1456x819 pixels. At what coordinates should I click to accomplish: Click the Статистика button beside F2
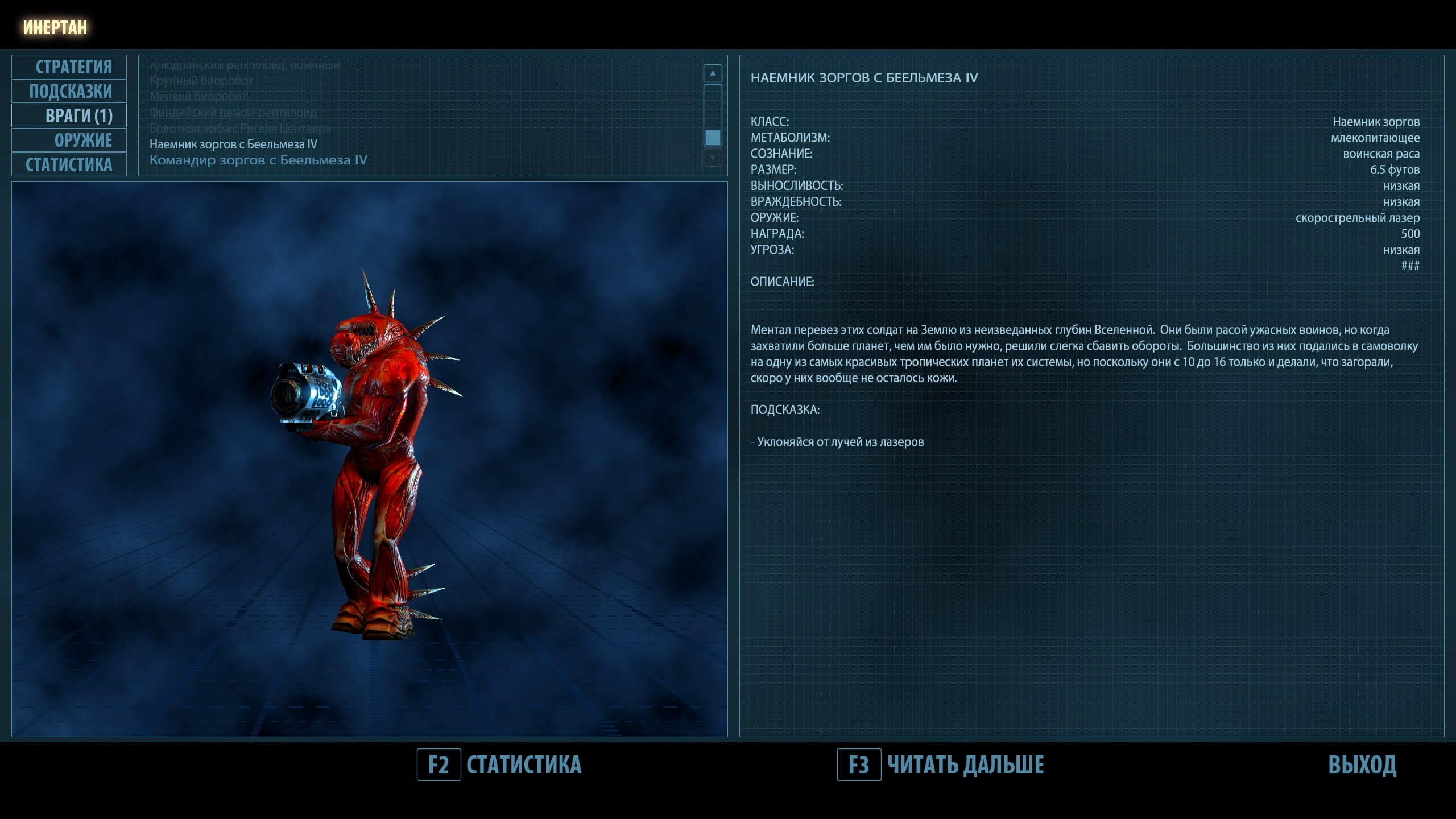coord(523,765)
